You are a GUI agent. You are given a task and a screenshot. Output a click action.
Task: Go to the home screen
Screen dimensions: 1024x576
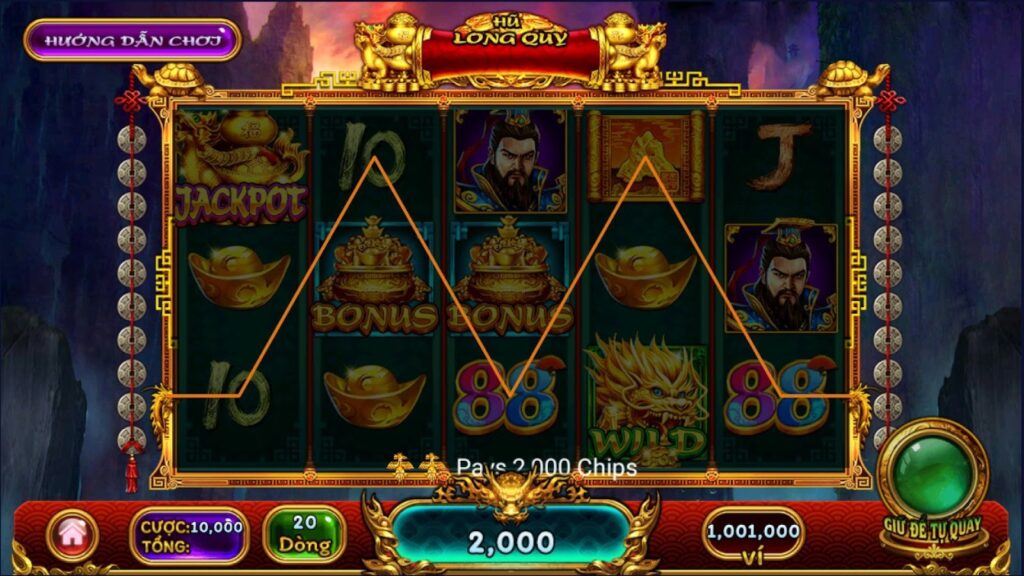[72, 535]
